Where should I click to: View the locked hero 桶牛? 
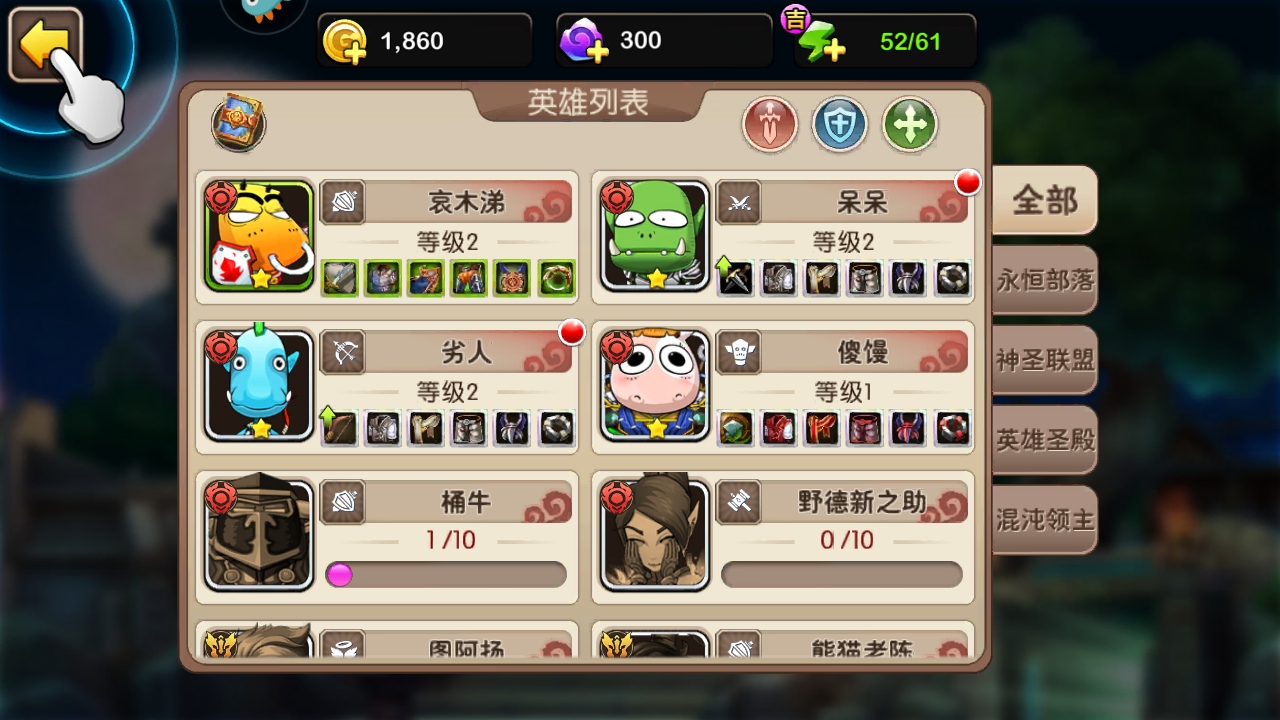tap(260, 533)
